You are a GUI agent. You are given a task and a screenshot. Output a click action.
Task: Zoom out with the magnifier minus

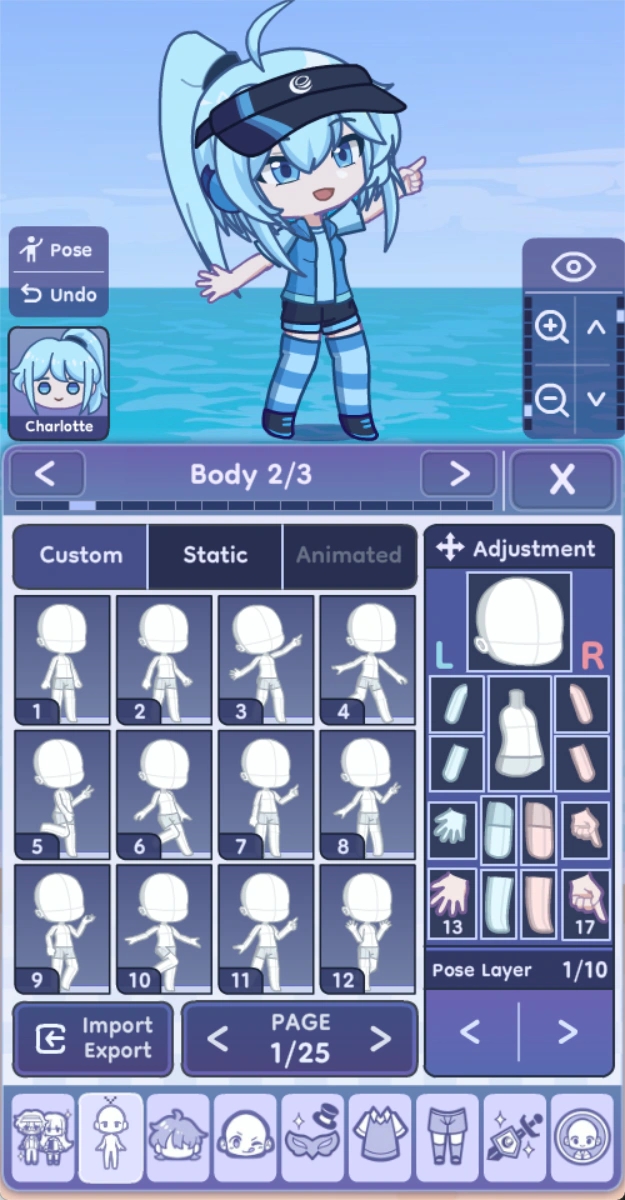[551, 399]
